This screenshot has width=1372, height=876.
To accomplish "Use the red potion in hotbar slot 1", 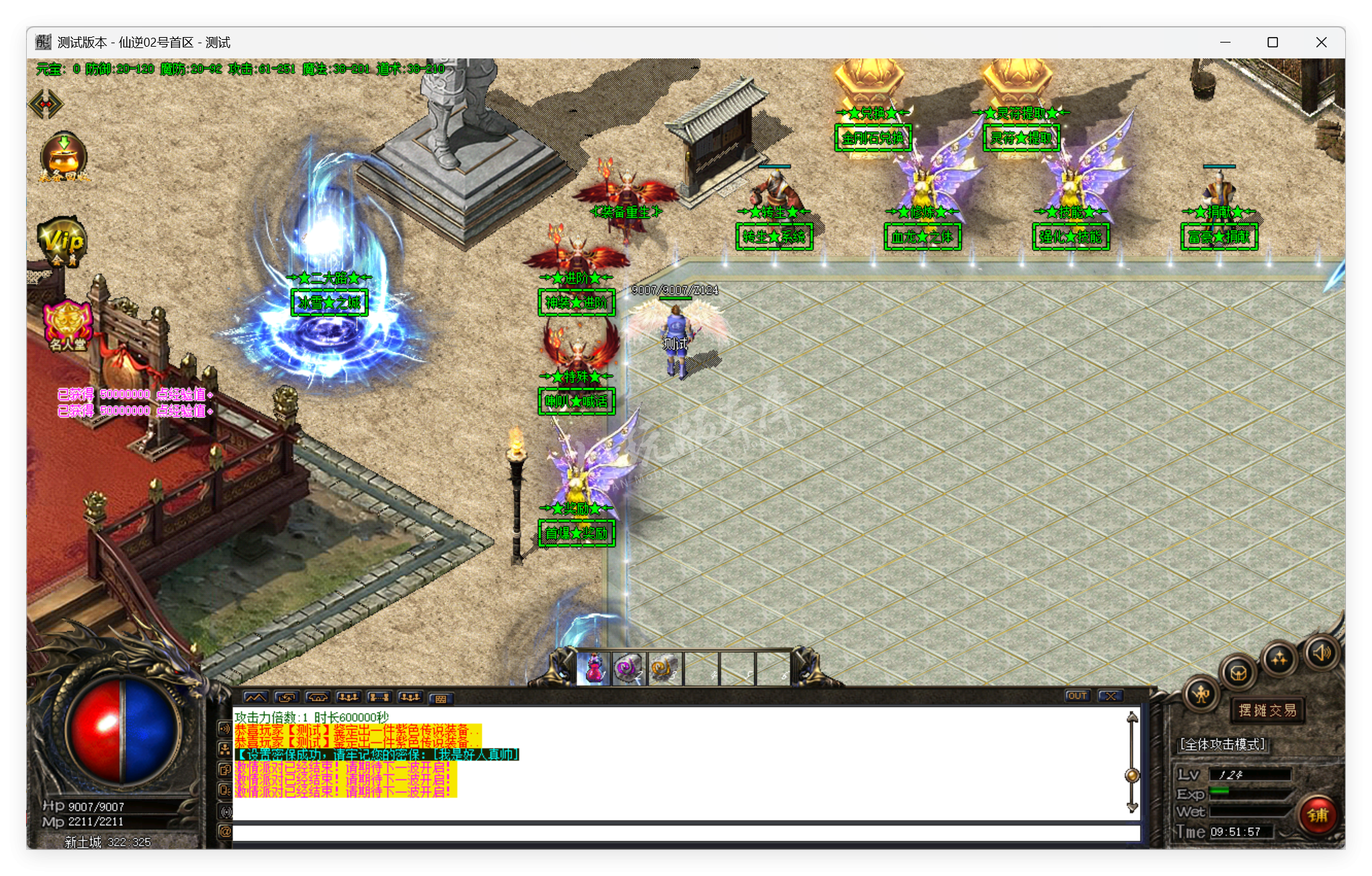I will point(593,668).
